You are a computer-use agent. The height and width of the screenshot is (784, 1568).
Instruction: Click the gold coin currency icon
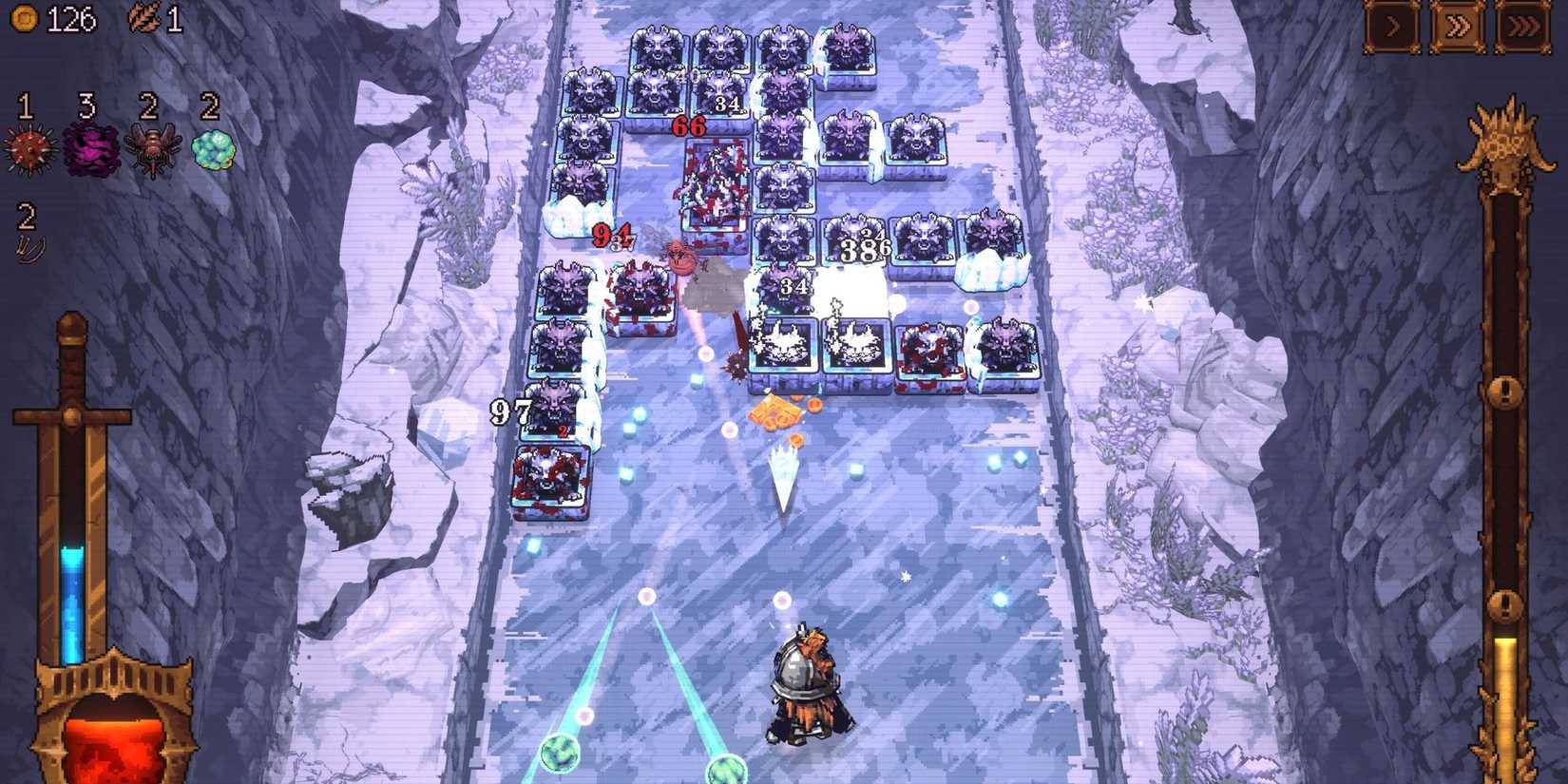(x=27, y=16)
